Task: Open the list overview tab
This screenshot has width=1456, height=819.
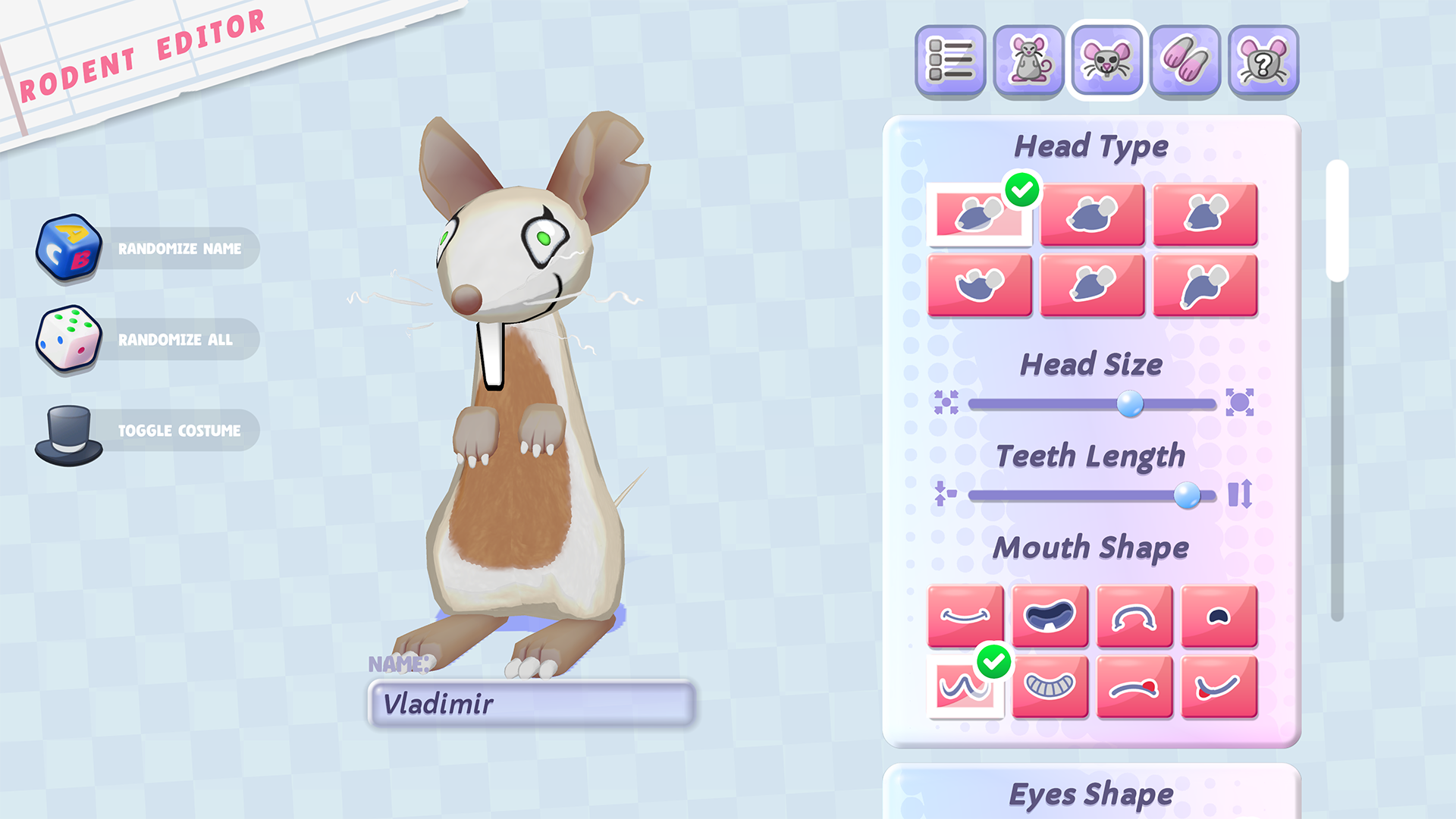Action: pos(950,61)
